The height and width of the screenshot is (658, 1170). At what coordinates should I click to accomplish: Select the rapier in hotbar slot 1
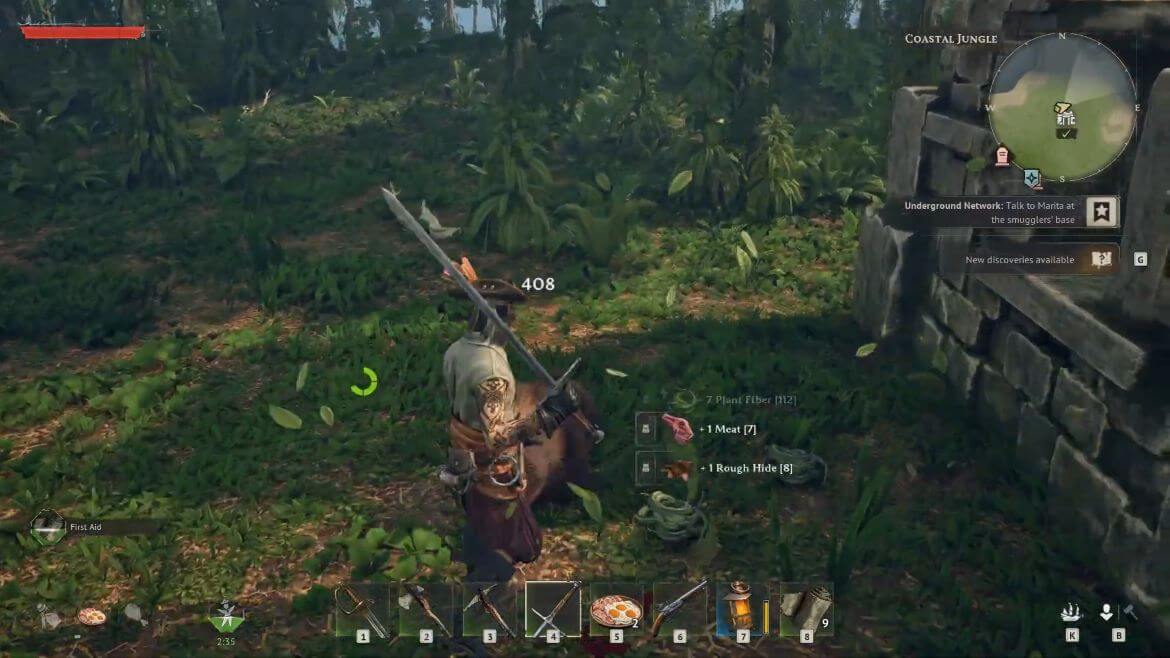(361, 609)
